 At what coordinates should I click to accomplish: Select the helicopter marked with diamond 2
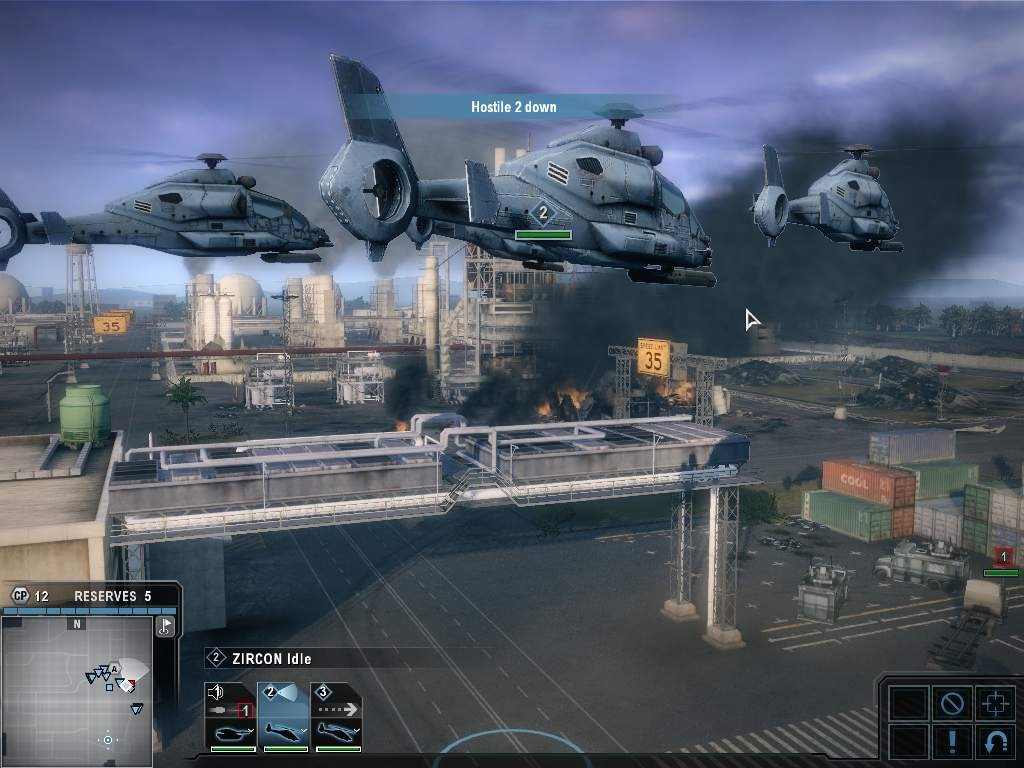pos(542,212)
